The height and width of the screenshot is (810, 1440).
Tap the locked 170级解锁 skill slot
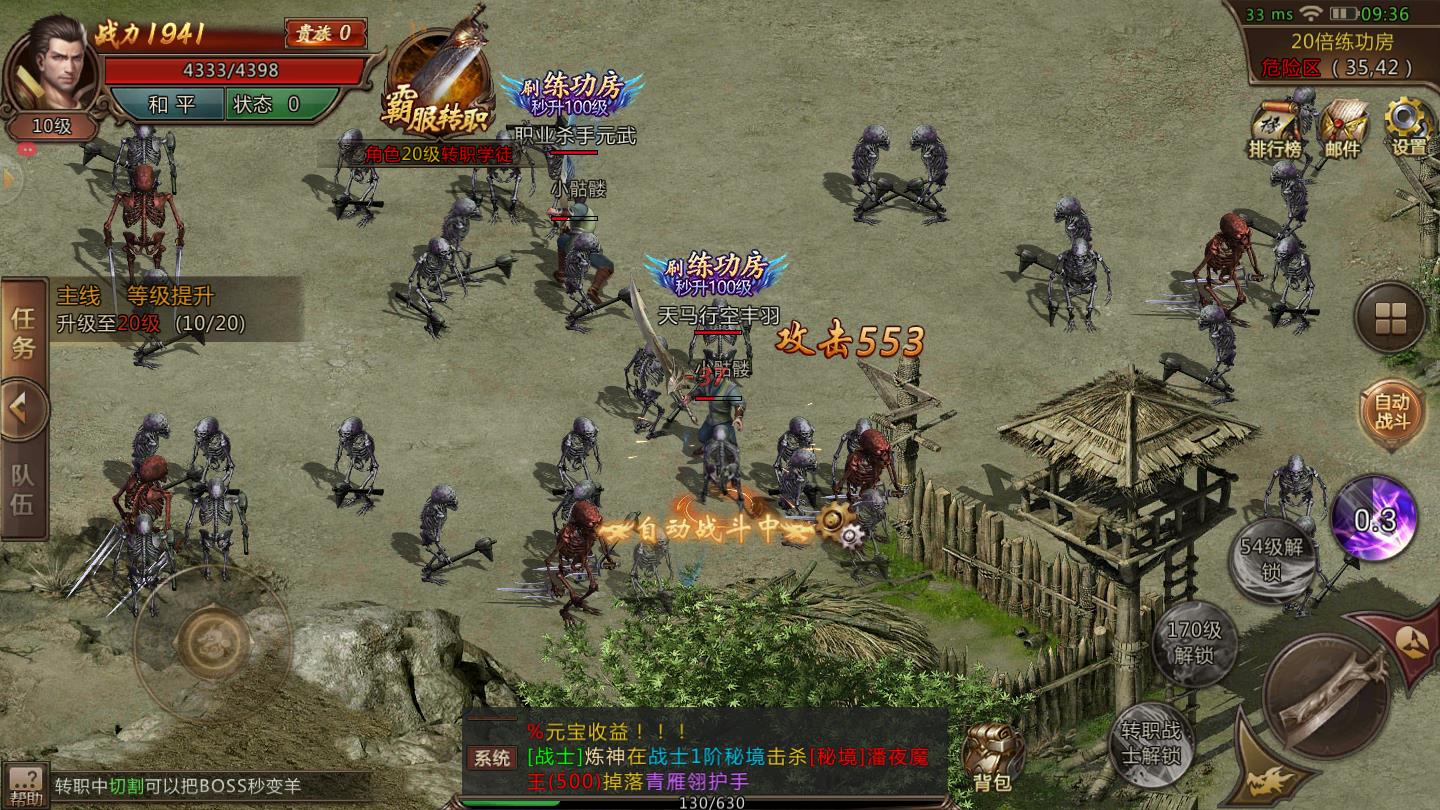point(1196,644)
